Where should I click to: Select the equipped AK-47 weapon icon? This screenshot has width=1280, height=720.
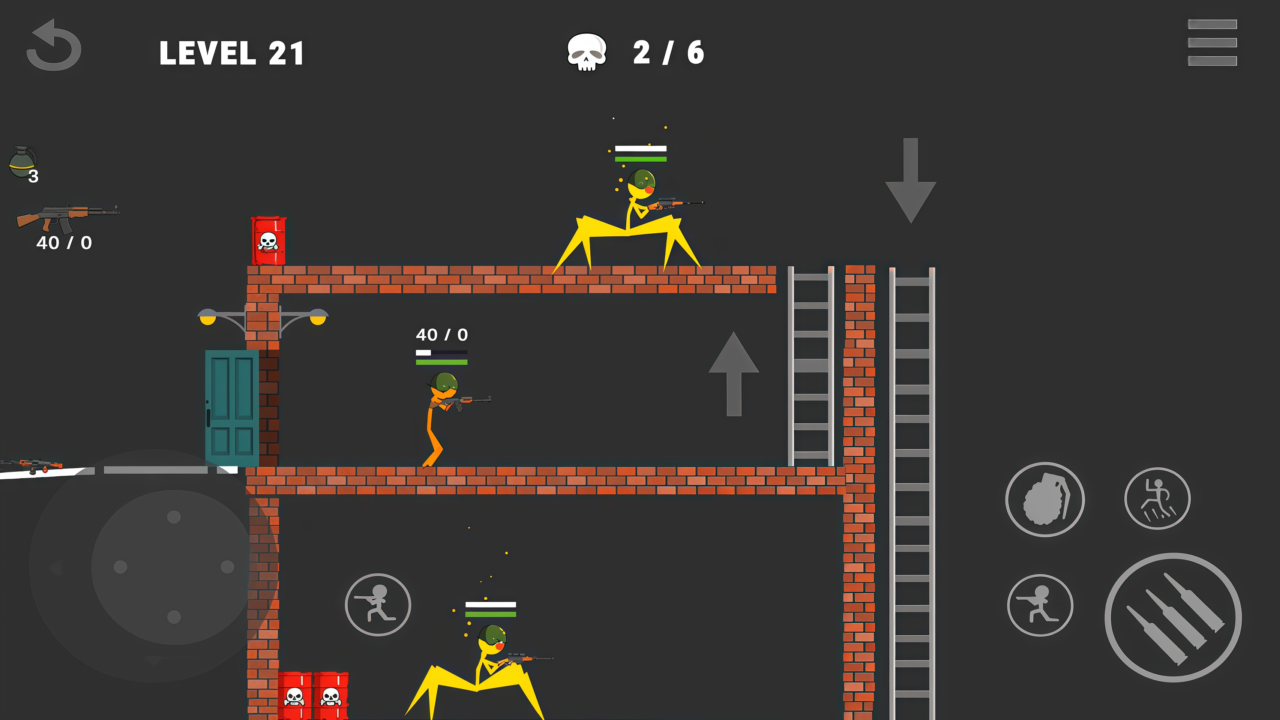tap(67, 215)
